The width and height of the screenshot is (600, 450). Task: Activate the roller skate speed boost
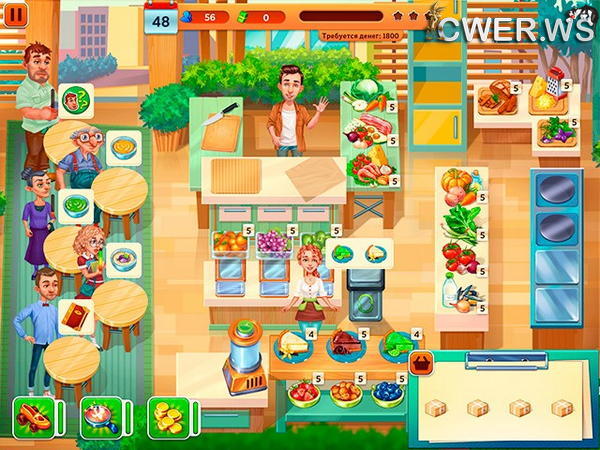pyautogui.click(x=31, y=415)
